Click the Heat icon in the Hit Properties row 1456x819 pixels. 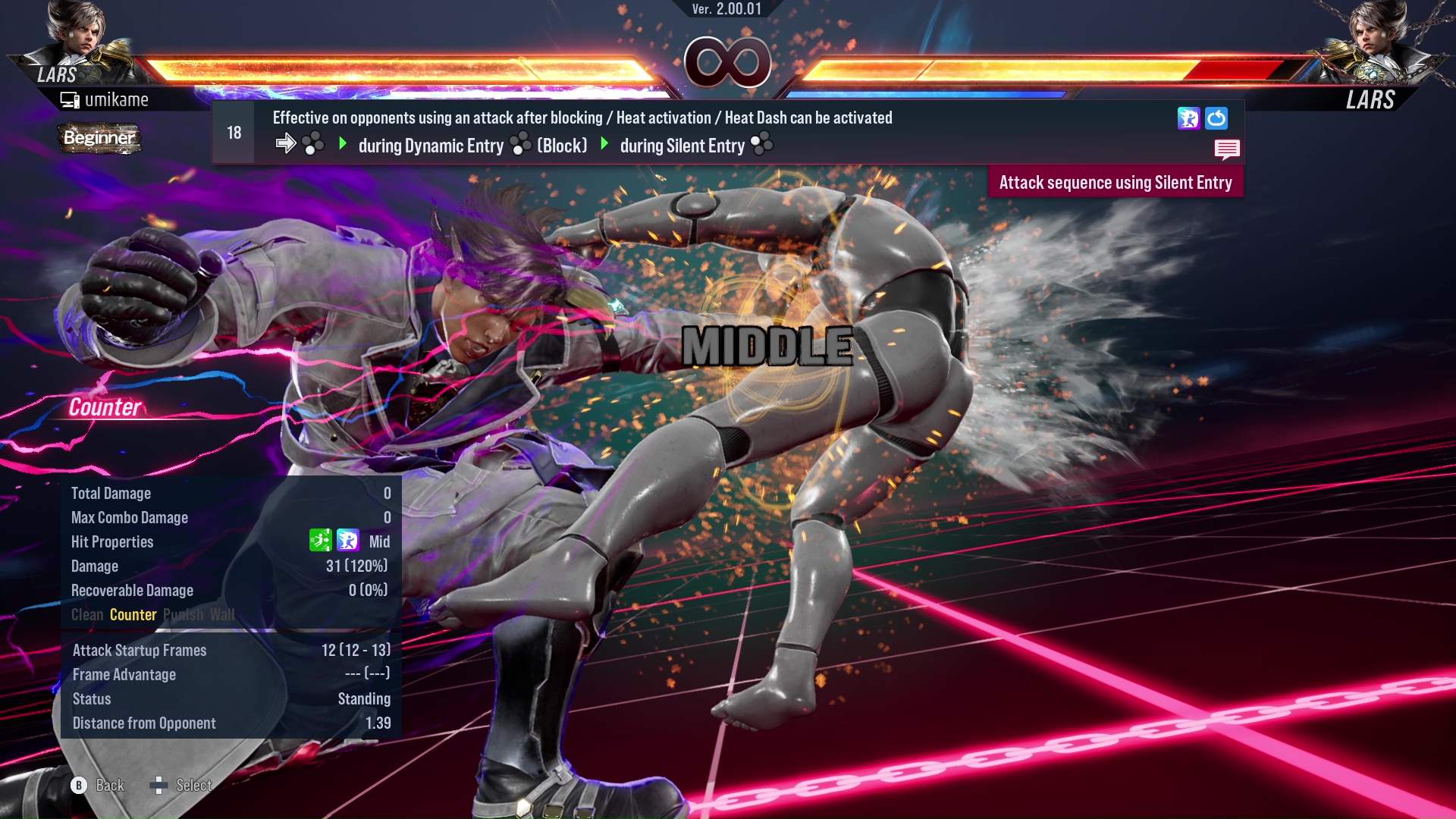[x=347, y=541]
